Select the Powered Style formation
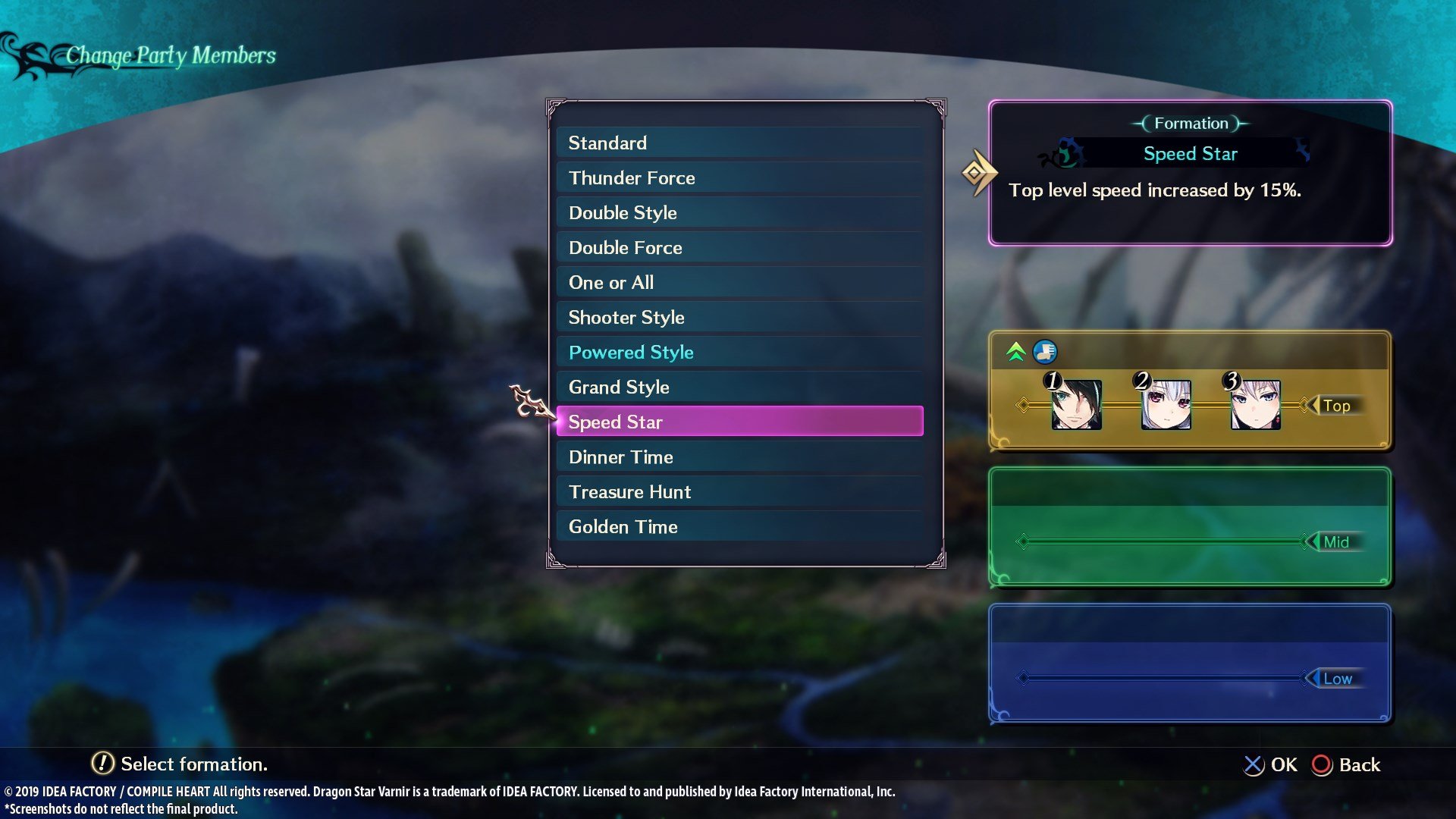The width and height of the screenshot is (1456, 819). tap(631, 352)
